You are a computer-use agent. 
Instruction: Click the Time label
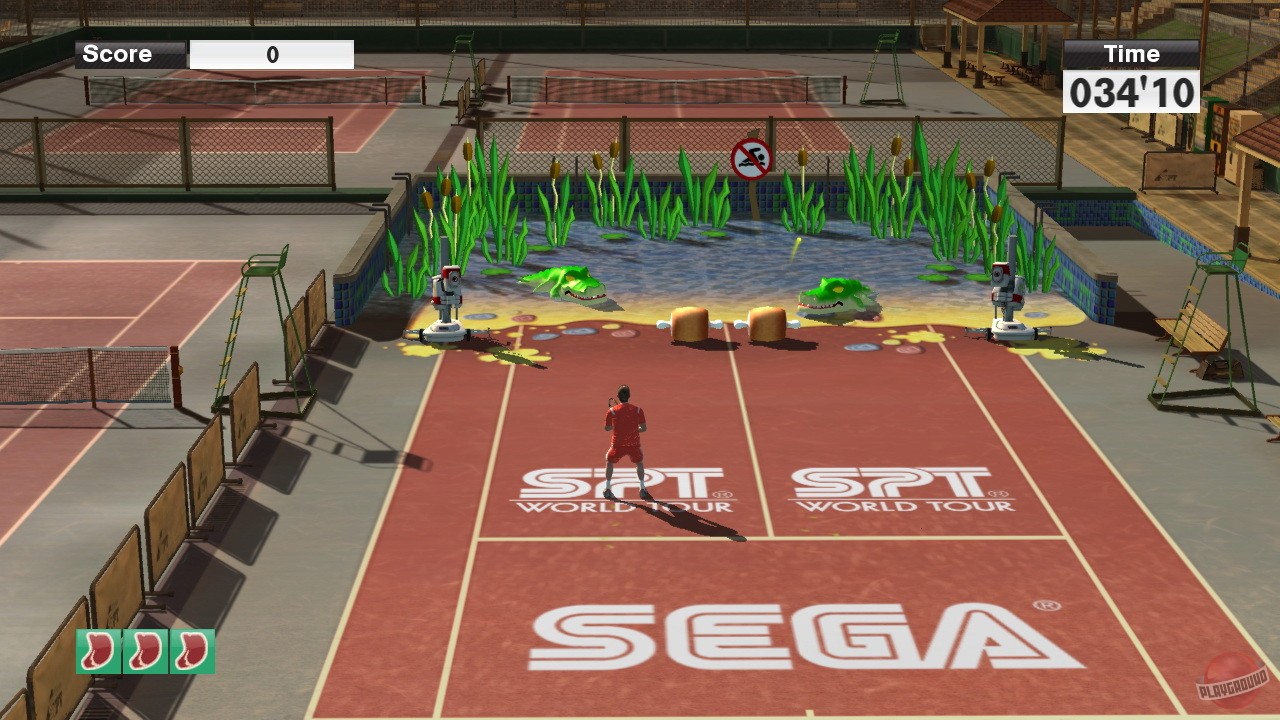click(1131, 54)
